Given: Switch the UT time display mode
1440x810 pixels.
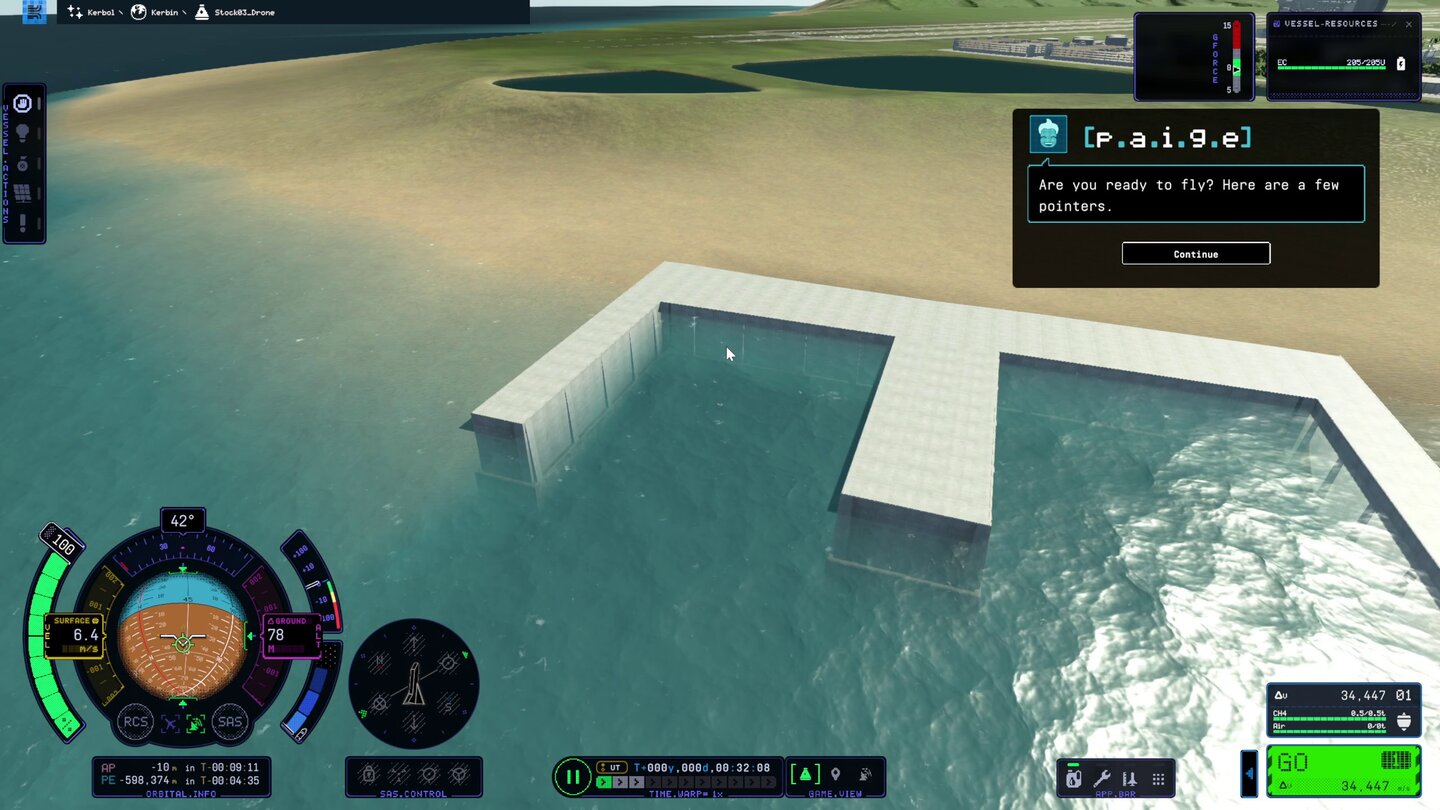Looking at the screenshot, I should point(613,768).
